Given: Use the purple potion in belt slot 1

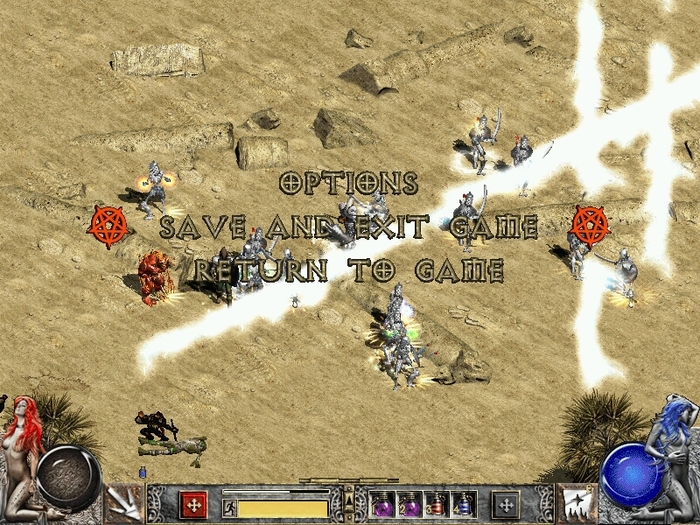Looking at the screenshot, I should point(383,504).
